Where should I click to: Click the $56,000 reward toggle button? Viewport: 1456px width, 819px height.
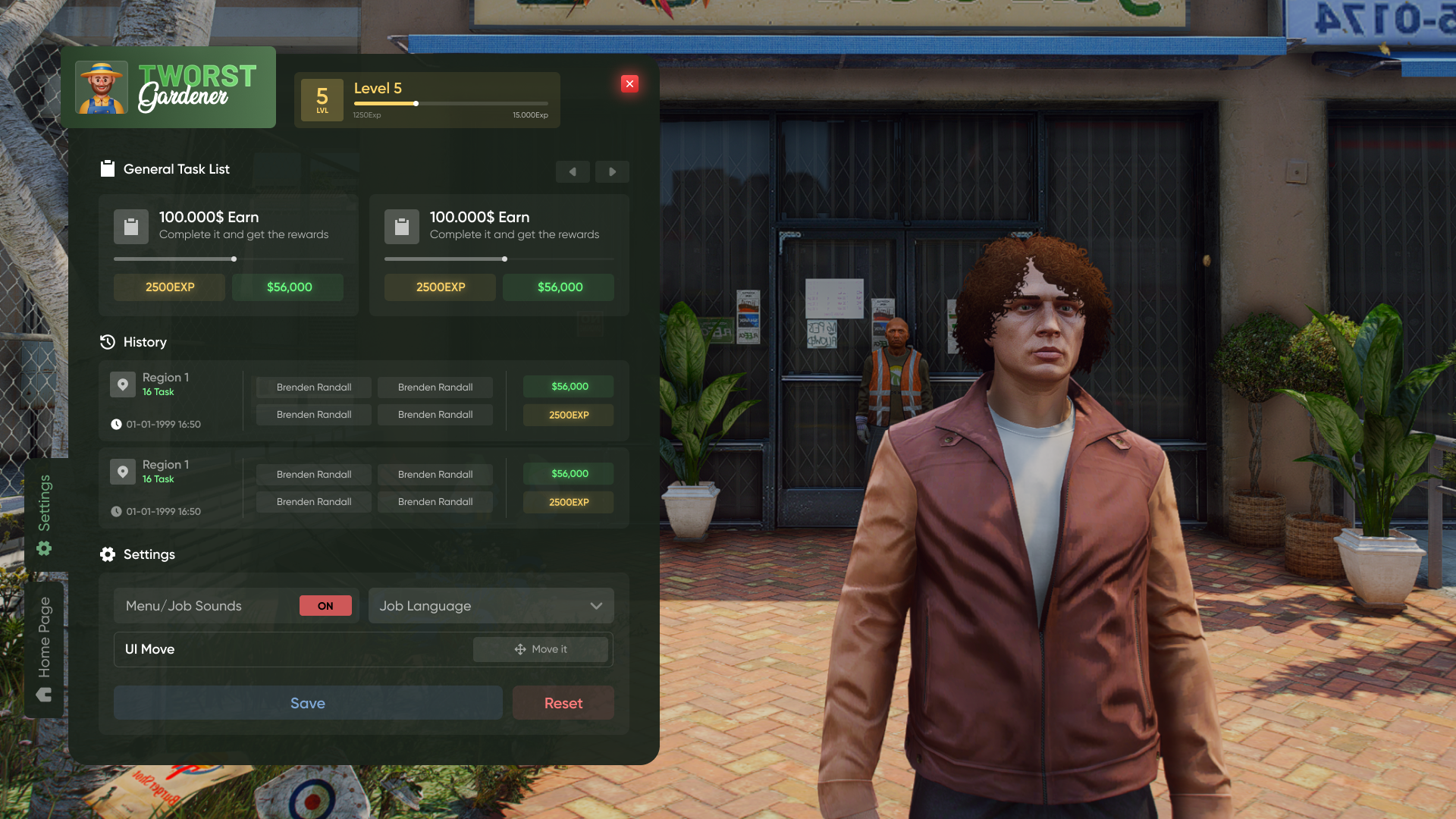(x=287, y=287)
